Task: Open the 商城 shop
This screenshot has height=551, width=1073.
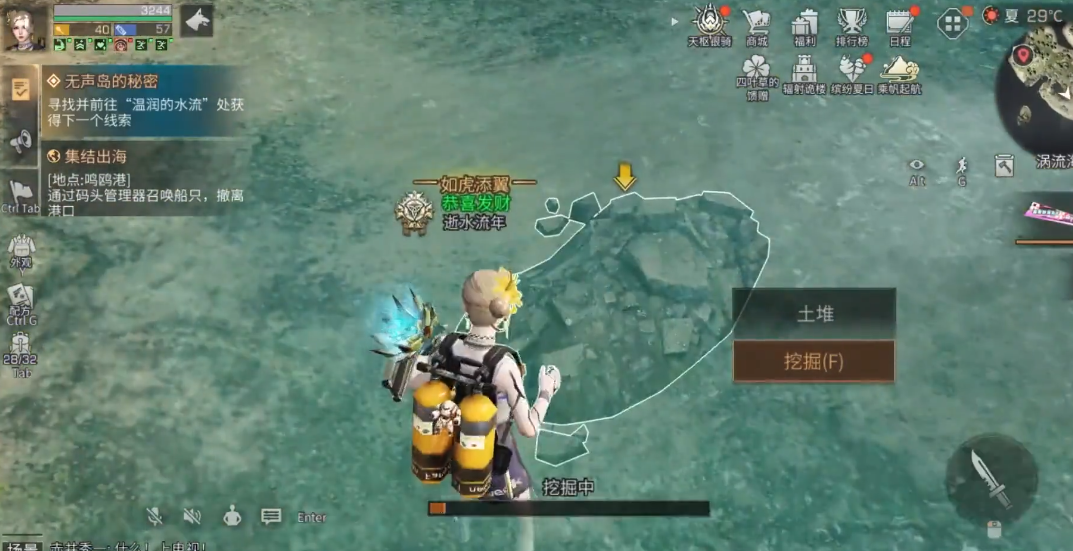Action: point(756,25)
